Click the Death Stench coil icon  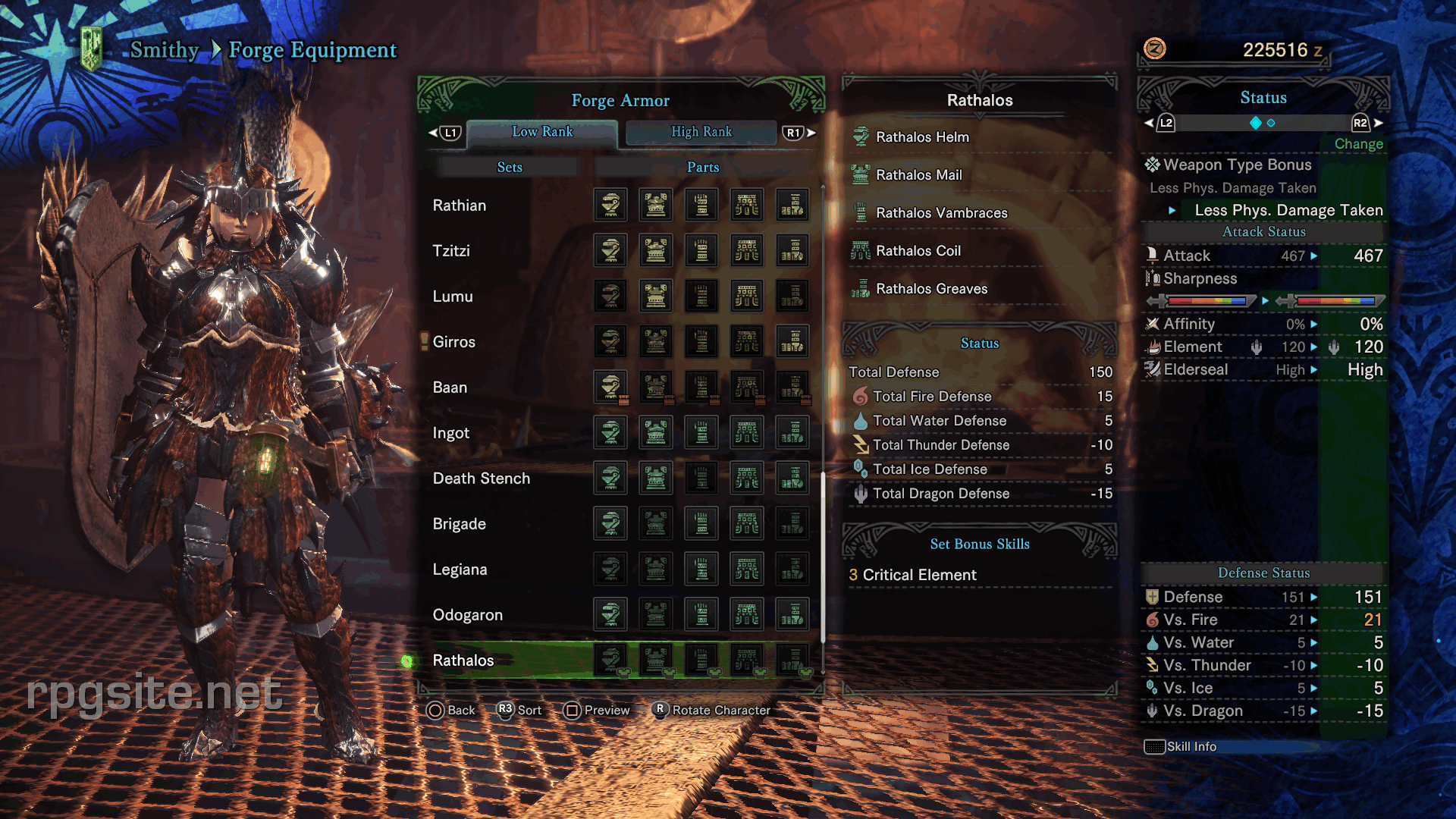[747, 478]
